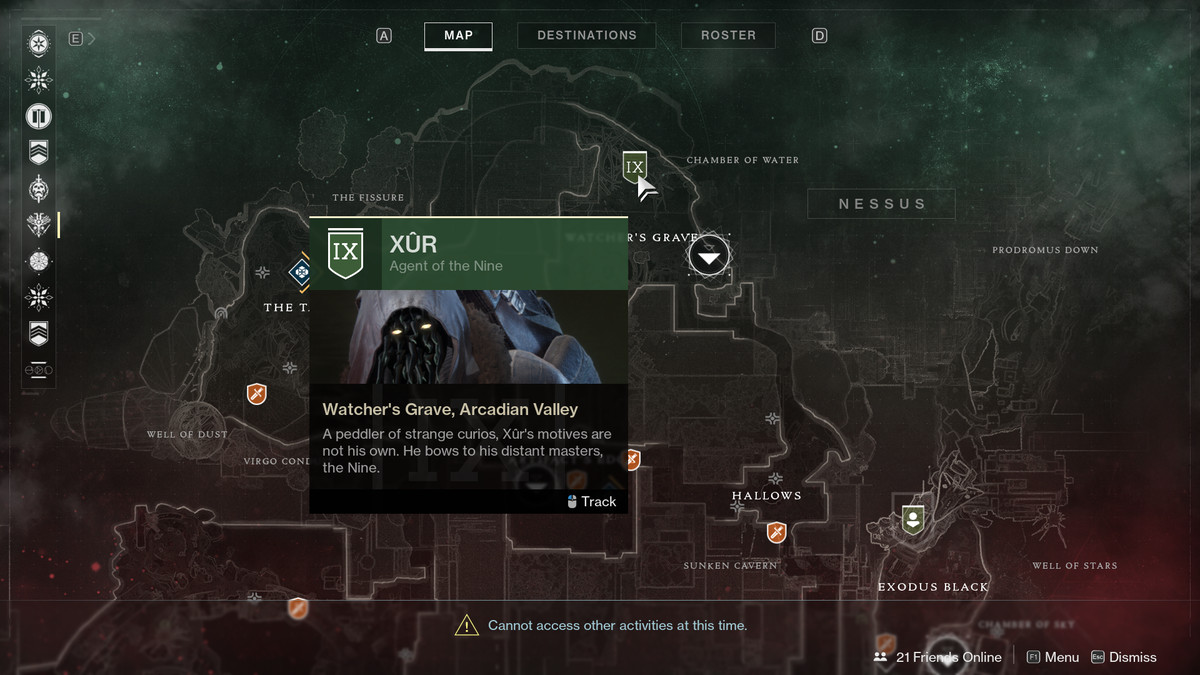Viewport: 1200px width, 675px height.
Task: Open the skull milestone icon in the sidebar
Action: 39,188
